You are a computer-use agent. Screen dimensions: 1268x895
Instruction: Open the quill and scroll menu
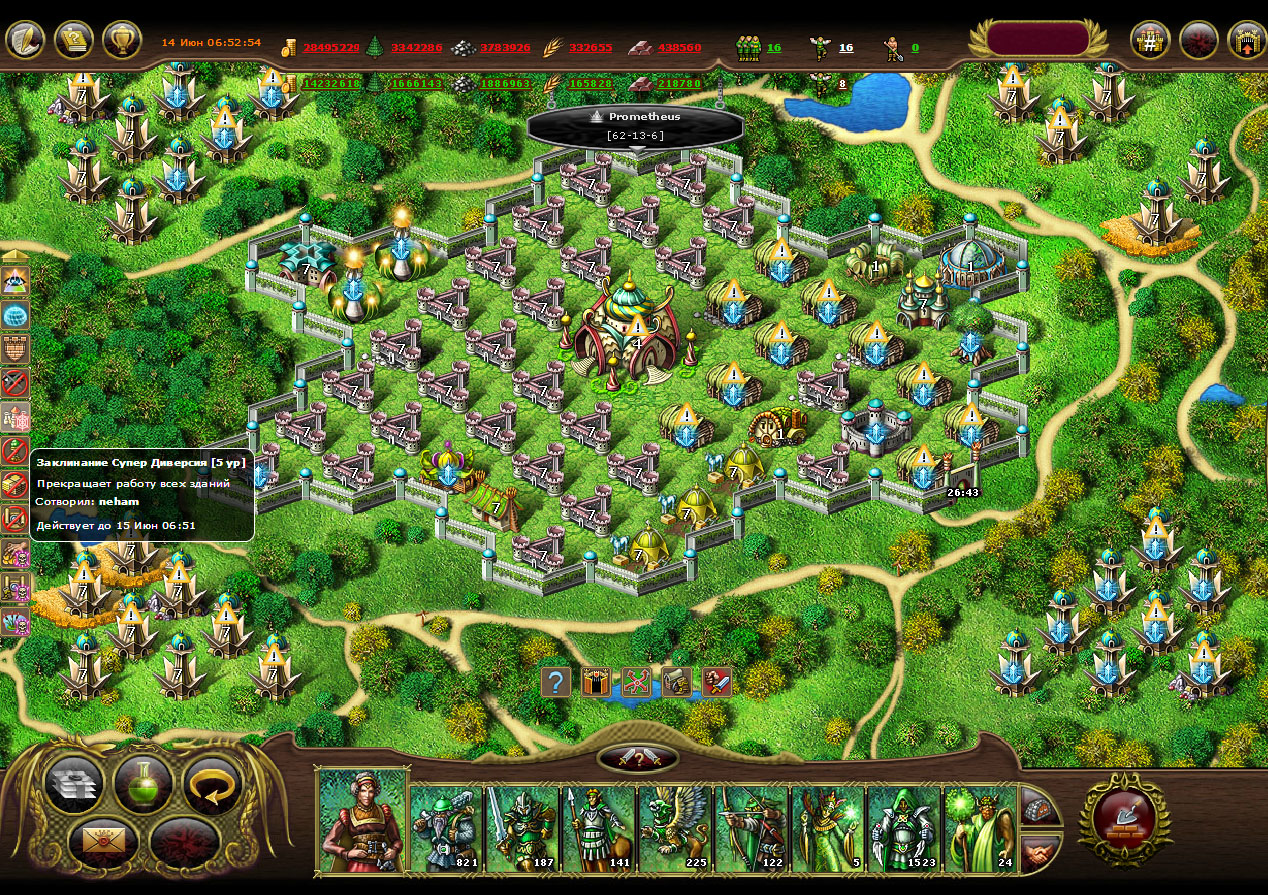(x=25, y=40)
